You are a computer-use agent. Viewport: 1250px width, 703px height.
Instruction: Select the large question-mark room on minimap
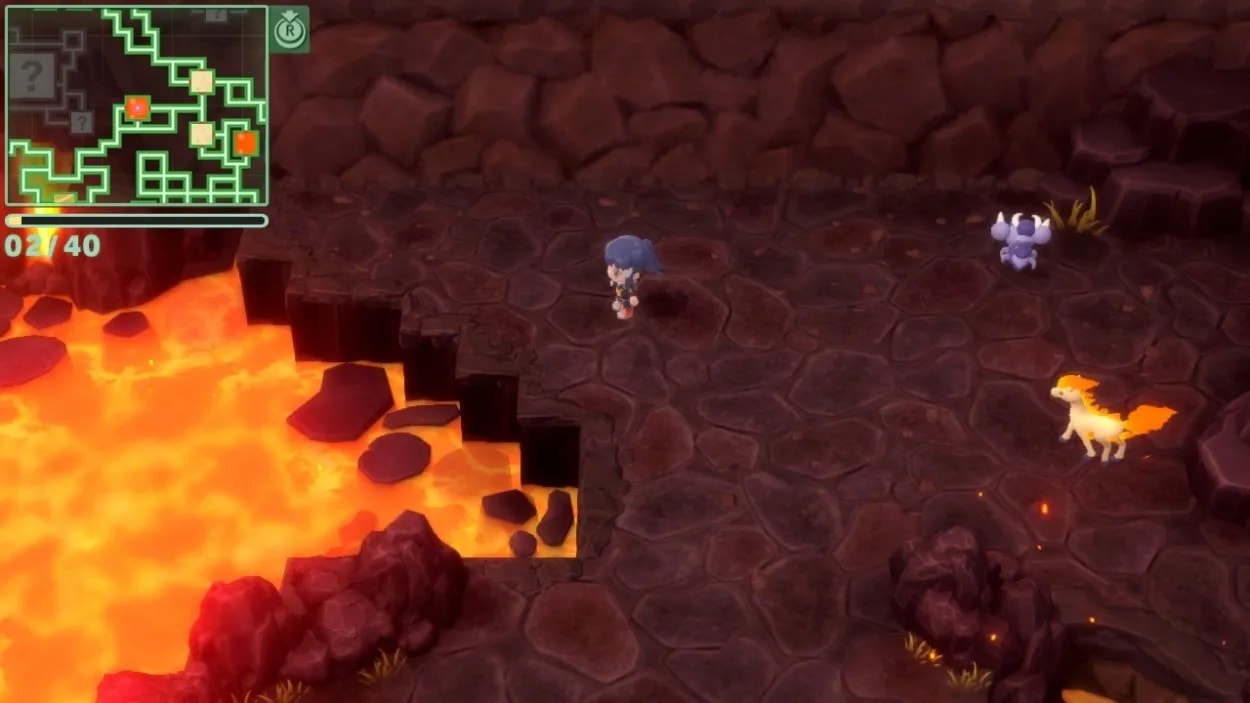pos(32,76)
